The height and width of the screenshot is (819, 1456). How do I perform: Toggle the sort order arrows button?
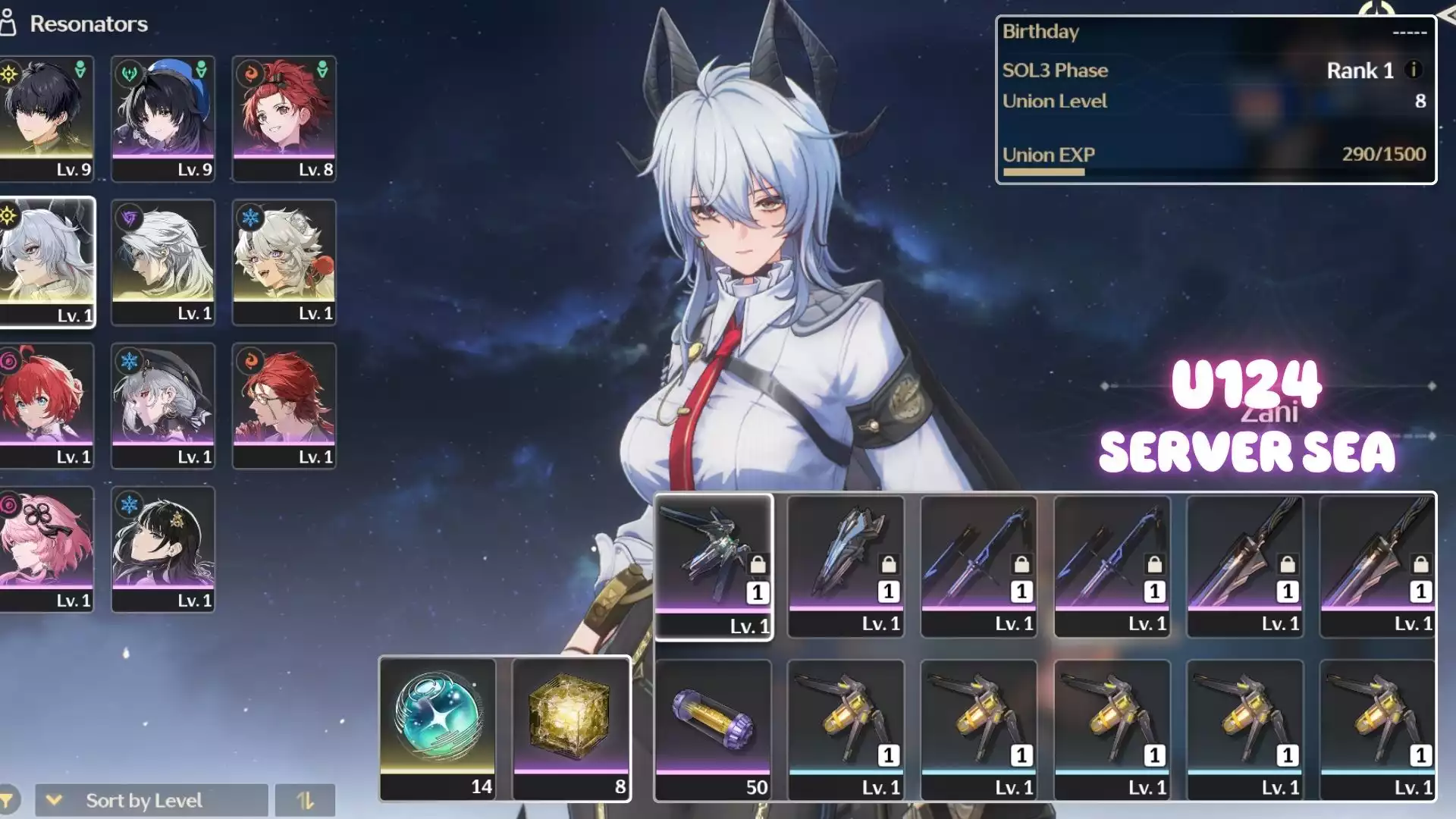click(305, 800)
